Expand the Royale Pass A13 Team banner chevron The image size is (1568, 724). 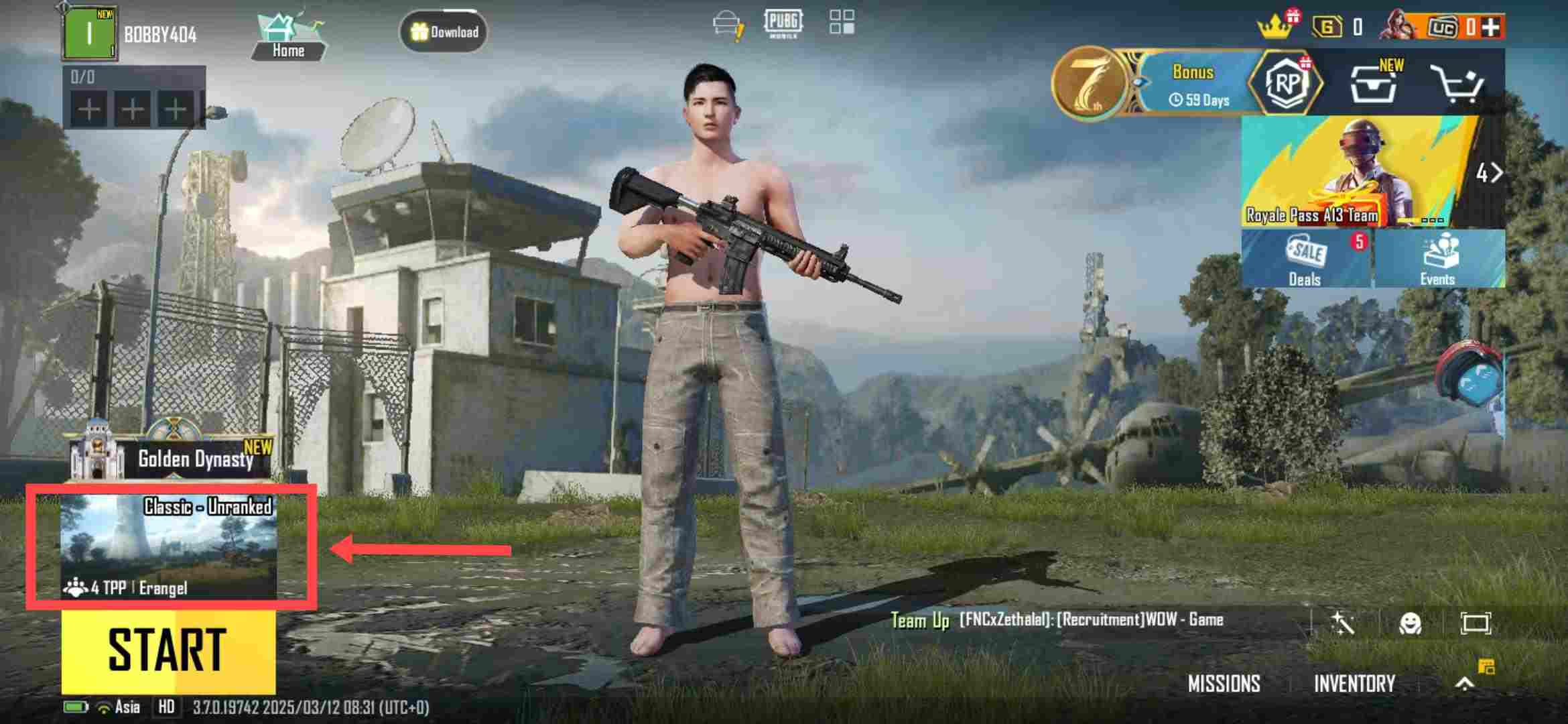point(1494,173)
